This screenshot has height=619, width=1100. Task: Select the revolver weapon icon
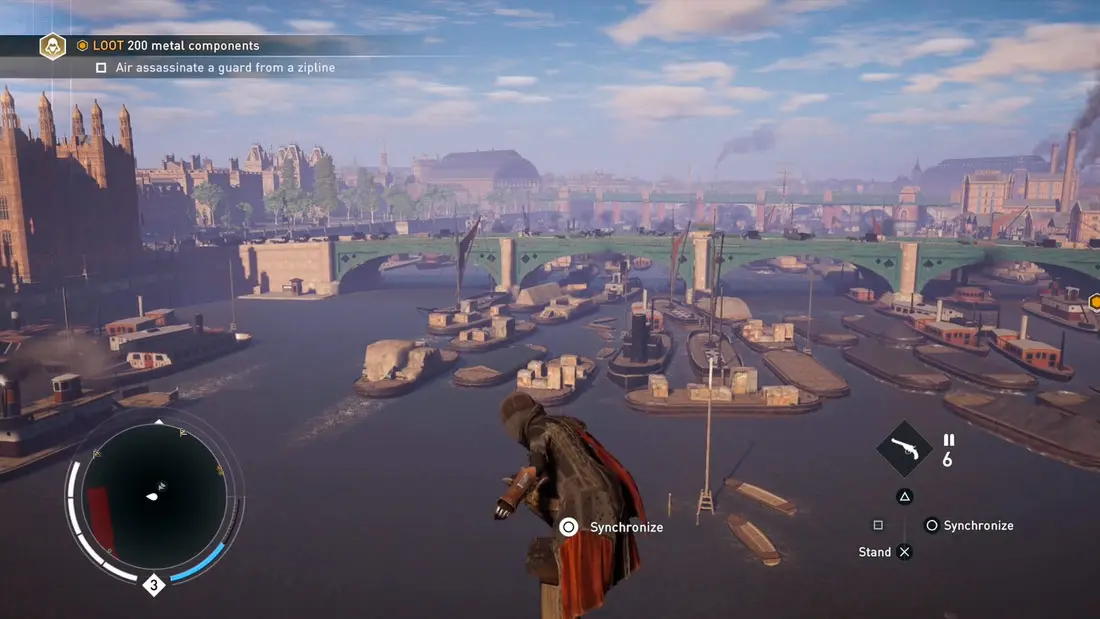coord(904,449)
